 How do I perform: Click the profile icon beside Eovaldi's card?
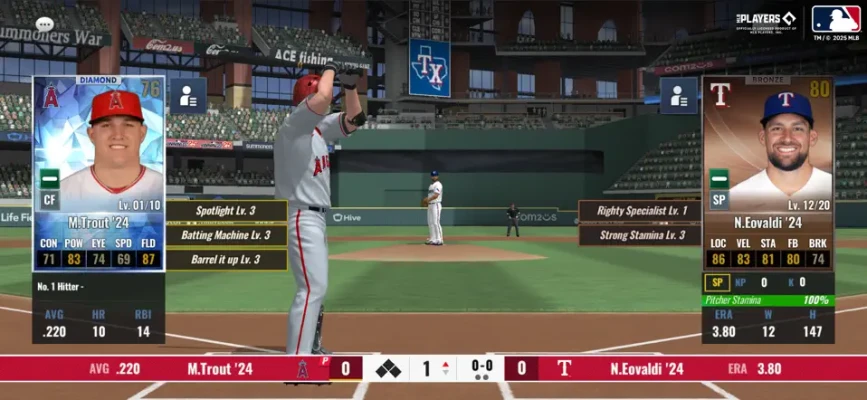point(678,96)
